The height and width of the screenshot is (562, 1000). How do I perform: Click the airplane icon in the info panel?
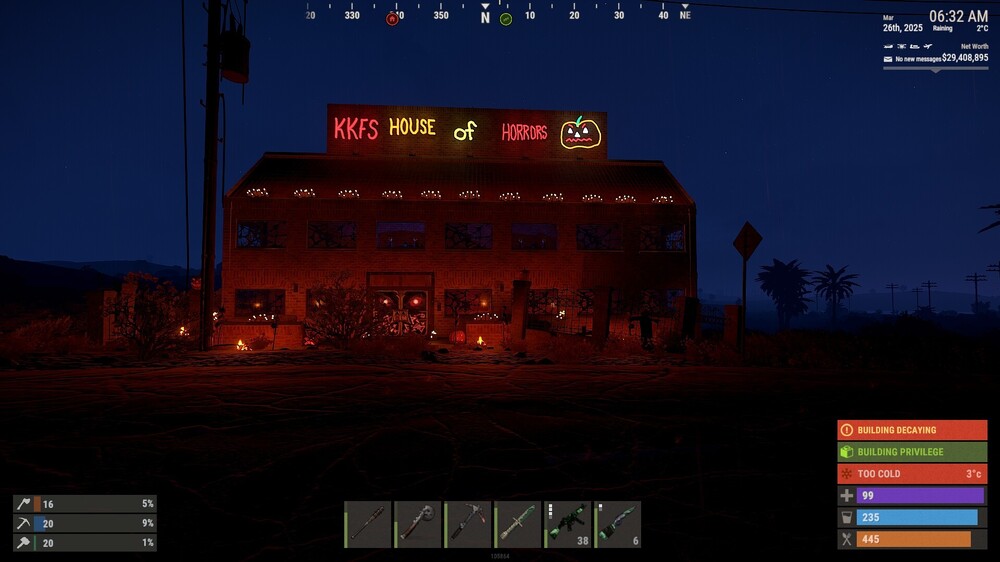click(x=929, y=46)
